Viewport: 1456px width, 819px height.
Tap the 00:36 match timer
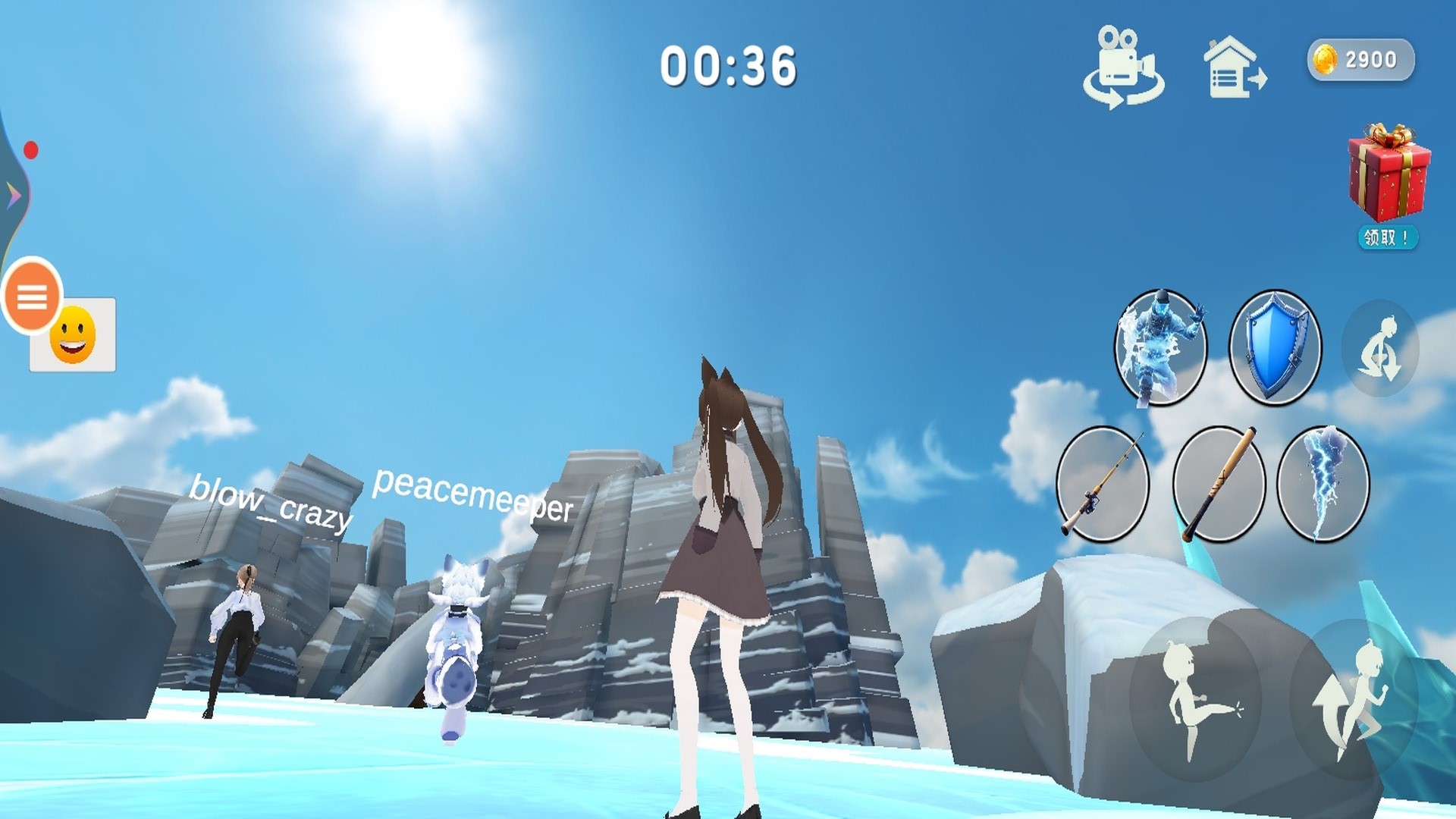(730, 66)
